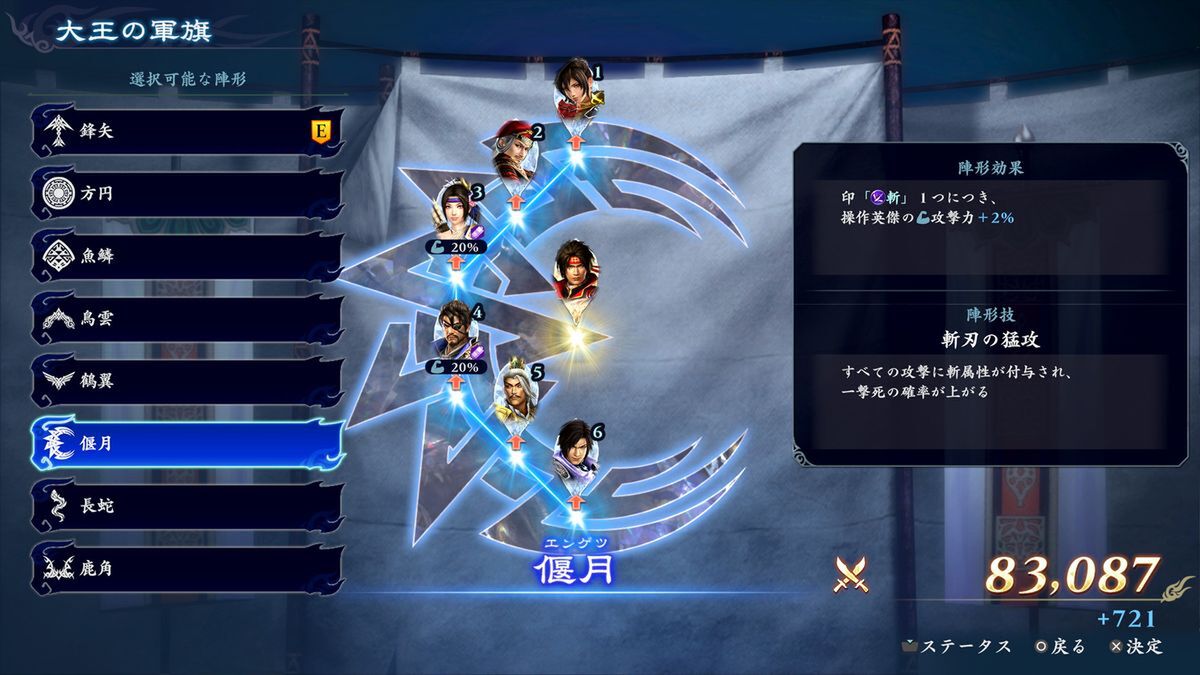Click the highlighted 偃月 formation

(x=185, y=443)
